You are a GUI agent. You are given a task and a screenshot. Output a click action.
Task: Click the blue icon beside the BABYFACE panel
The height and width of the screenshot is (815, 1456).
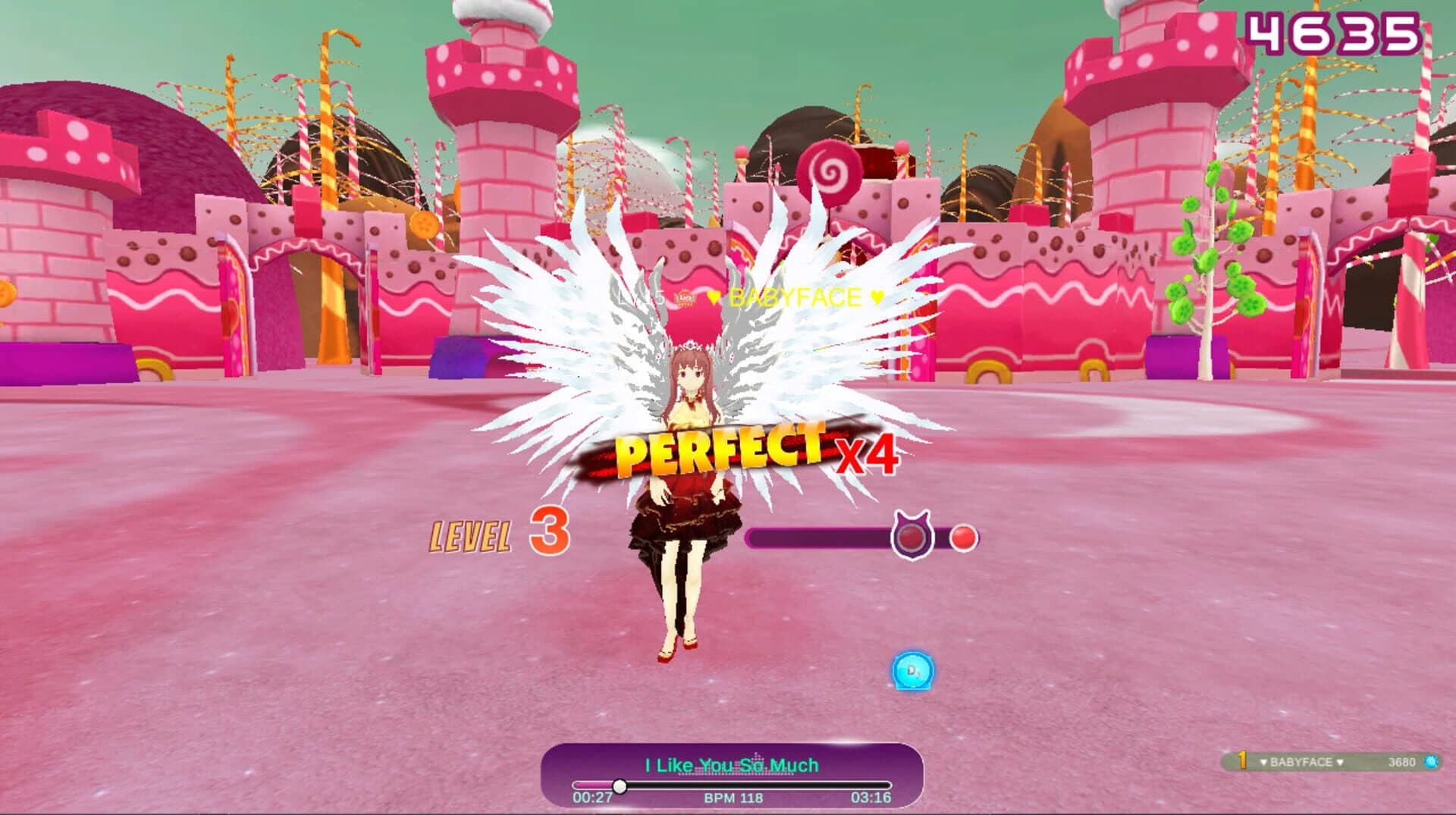coord(1430,761)
